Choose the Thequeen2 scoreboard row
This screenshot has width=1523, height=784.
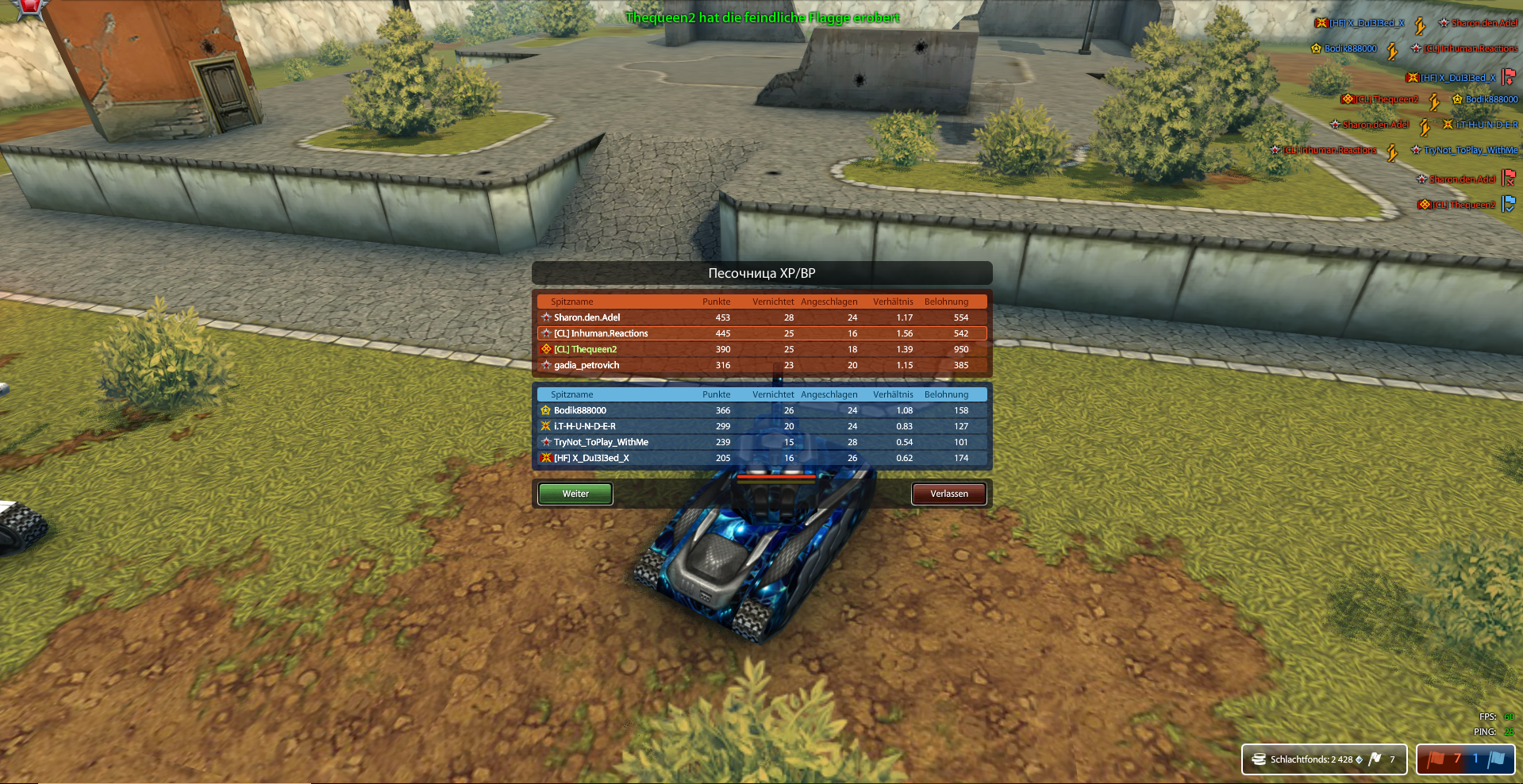pos(762,349)
